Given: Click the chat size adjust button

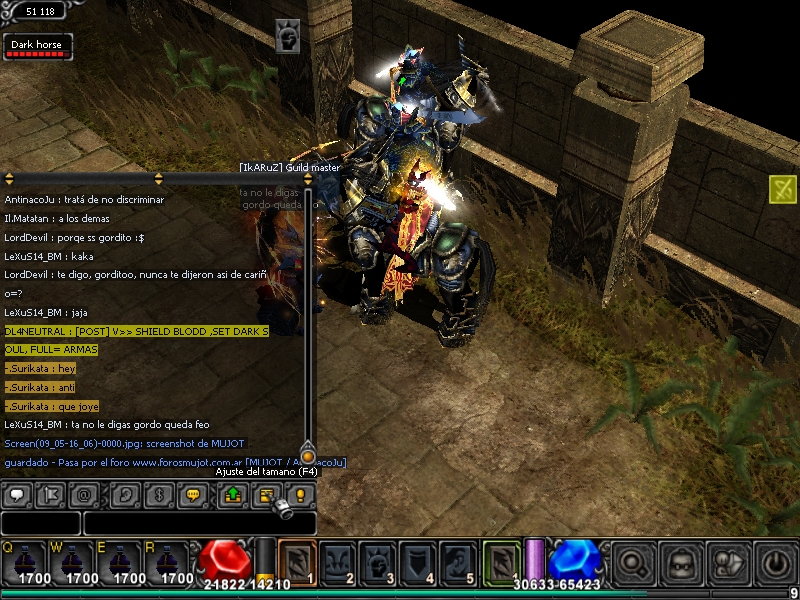Looking at the screenshot, I should pyautogui.click(x=268, y=494).
